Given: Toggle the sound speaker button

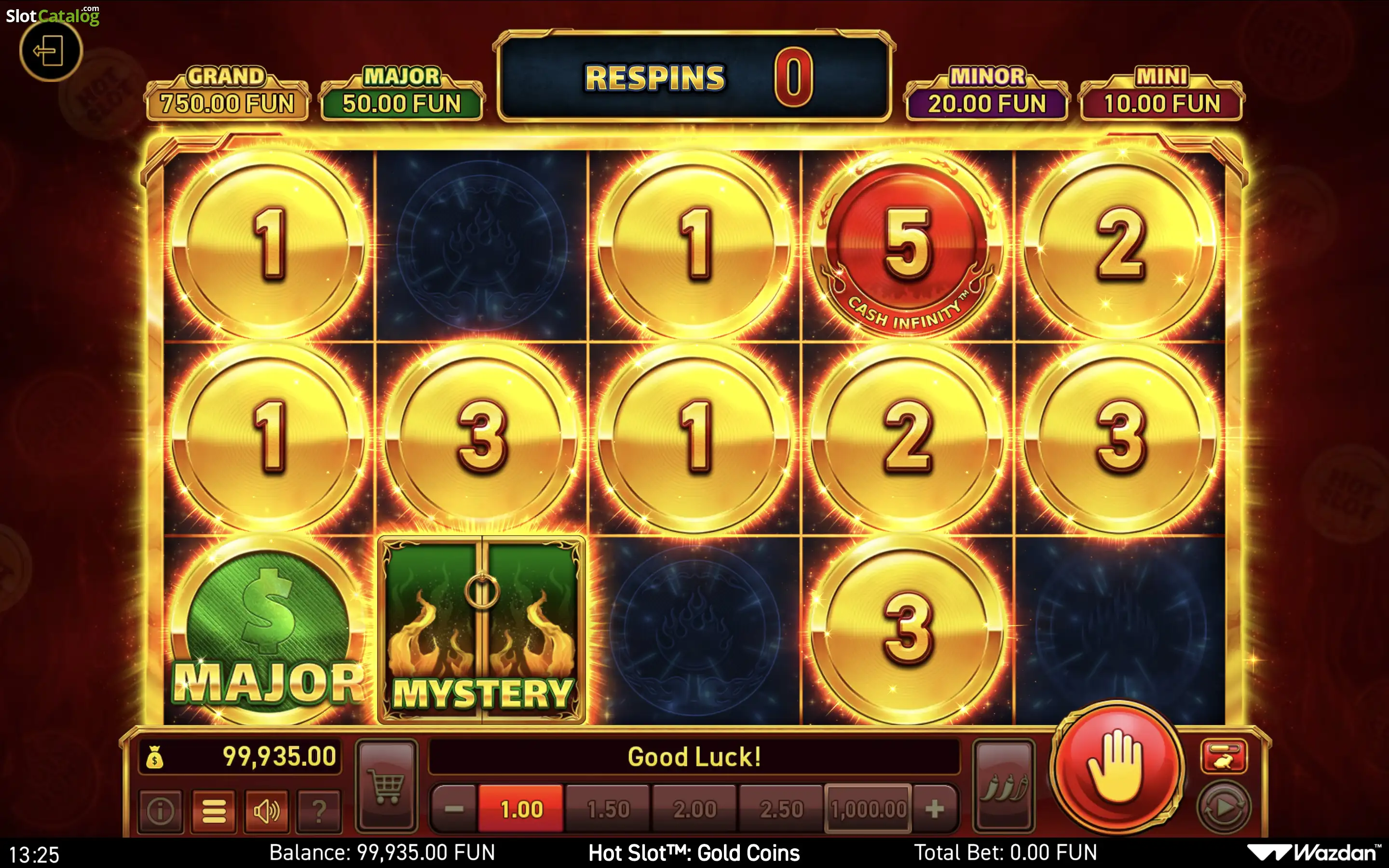Looking at the screenshot, I should (267, 811).
